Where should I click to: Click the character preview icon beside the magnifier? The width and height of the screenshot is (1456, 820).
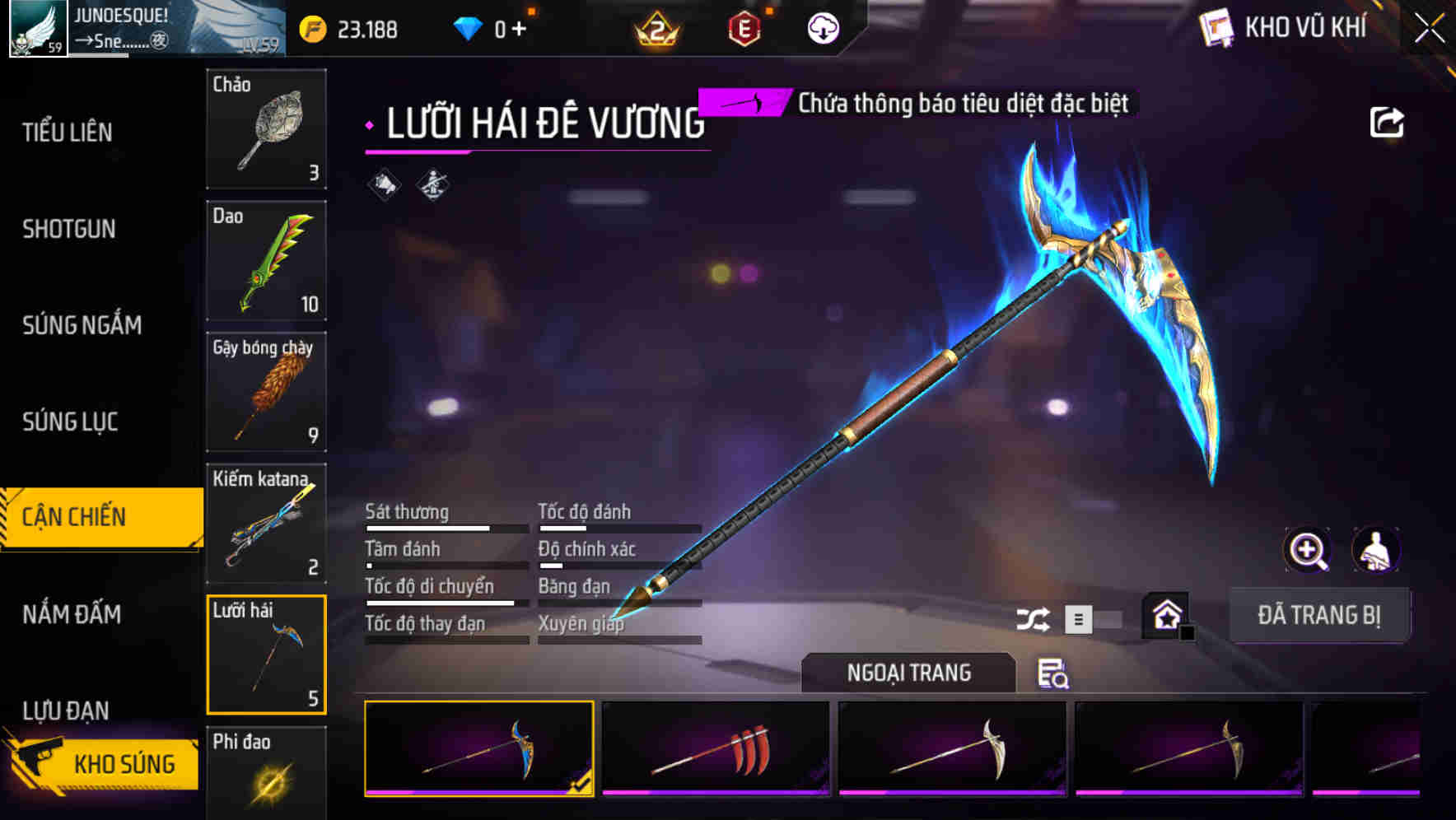[x=1374, y=550]
